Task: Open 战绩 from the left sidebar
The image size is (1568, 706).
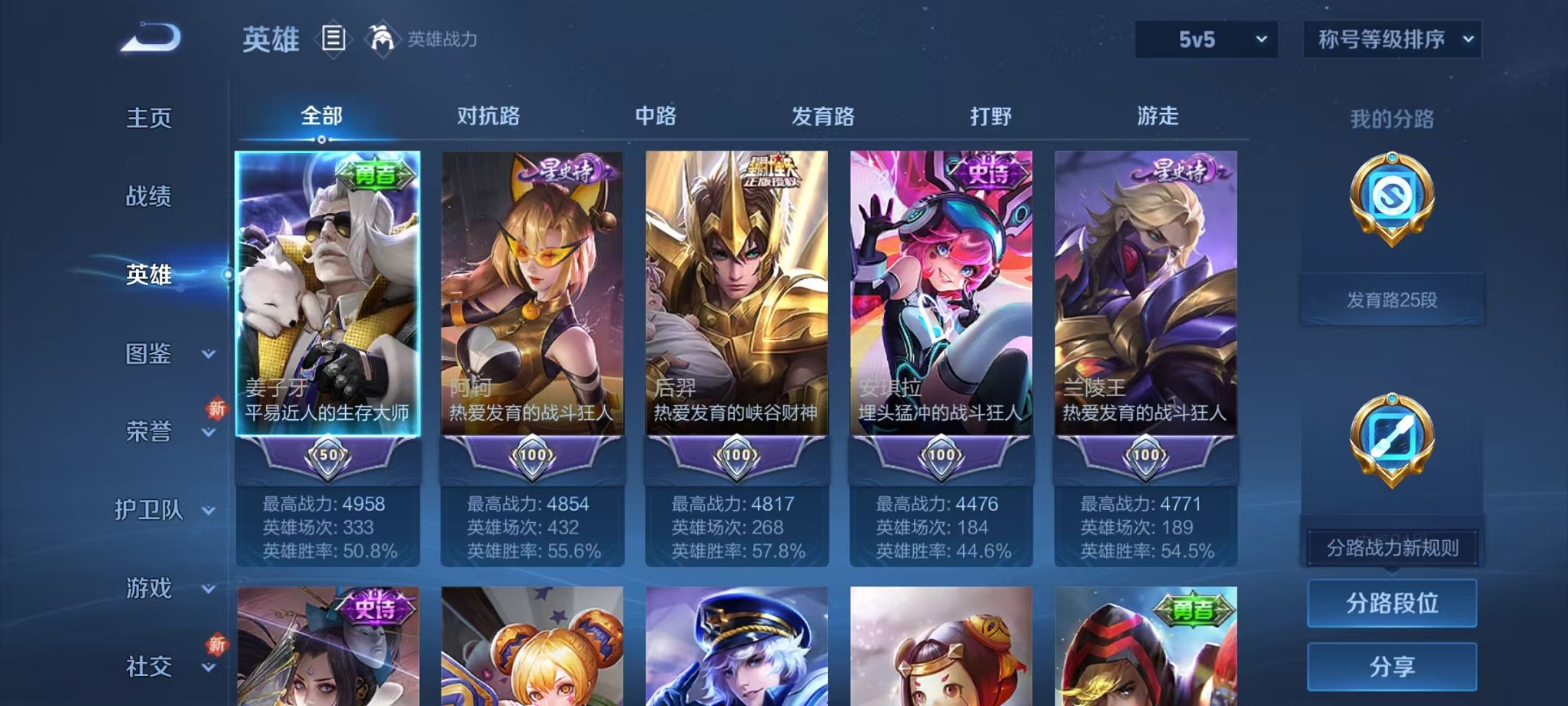Action: tap(150, 198)
